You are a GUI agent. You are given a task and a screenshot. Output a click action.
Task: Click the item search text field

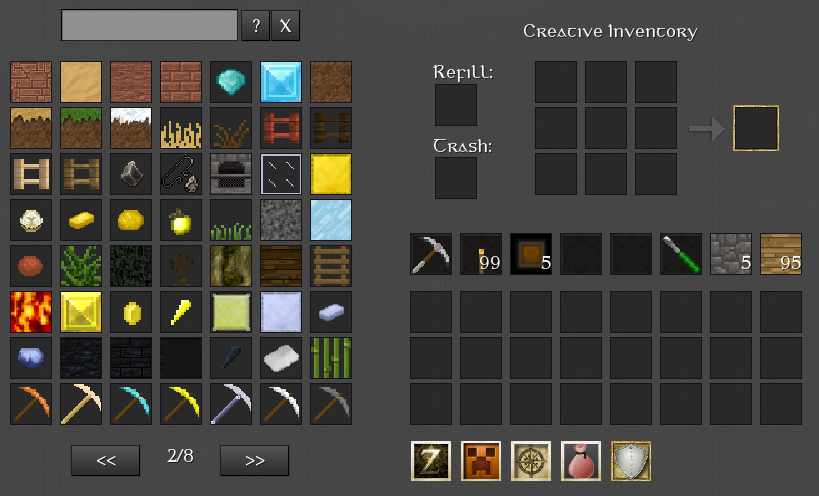[x=149, y=26]
